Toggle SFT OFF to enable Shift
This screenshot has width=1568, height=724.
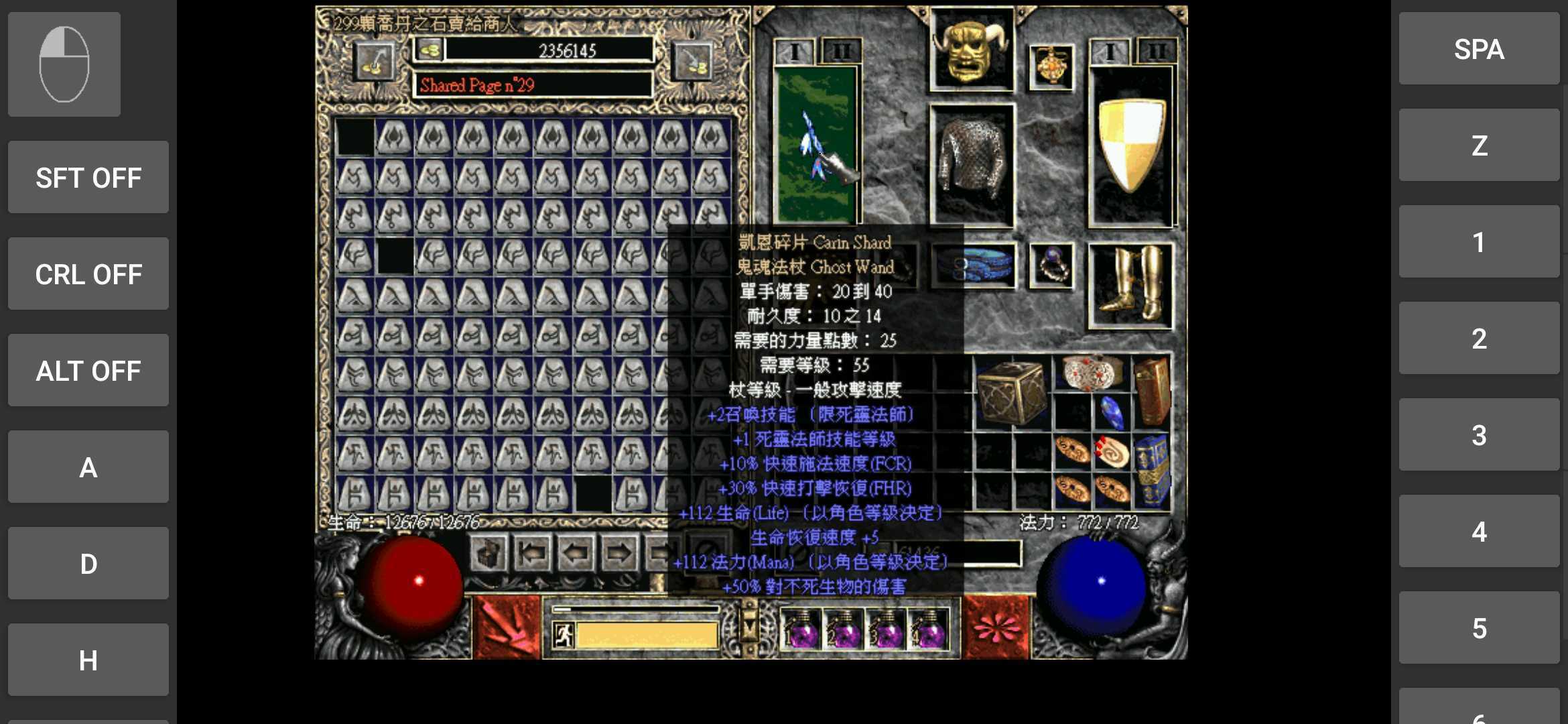pyautogui.click(x=88, y=177)
